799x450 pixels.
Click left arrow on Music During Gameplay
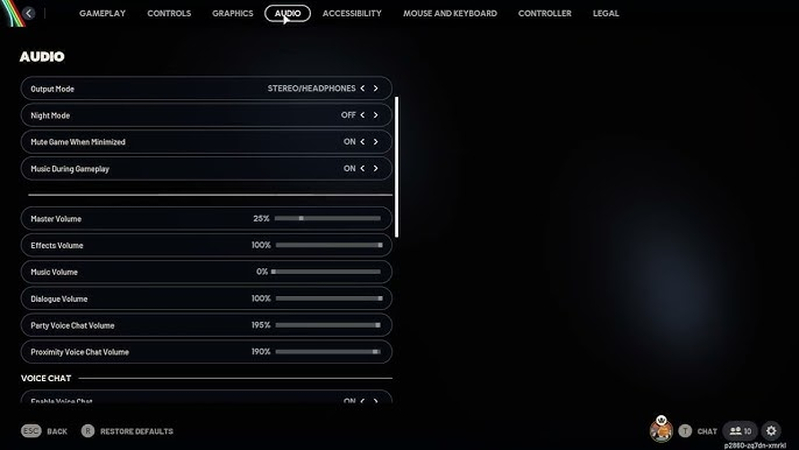pyautogui.click(x=362, y=169)
